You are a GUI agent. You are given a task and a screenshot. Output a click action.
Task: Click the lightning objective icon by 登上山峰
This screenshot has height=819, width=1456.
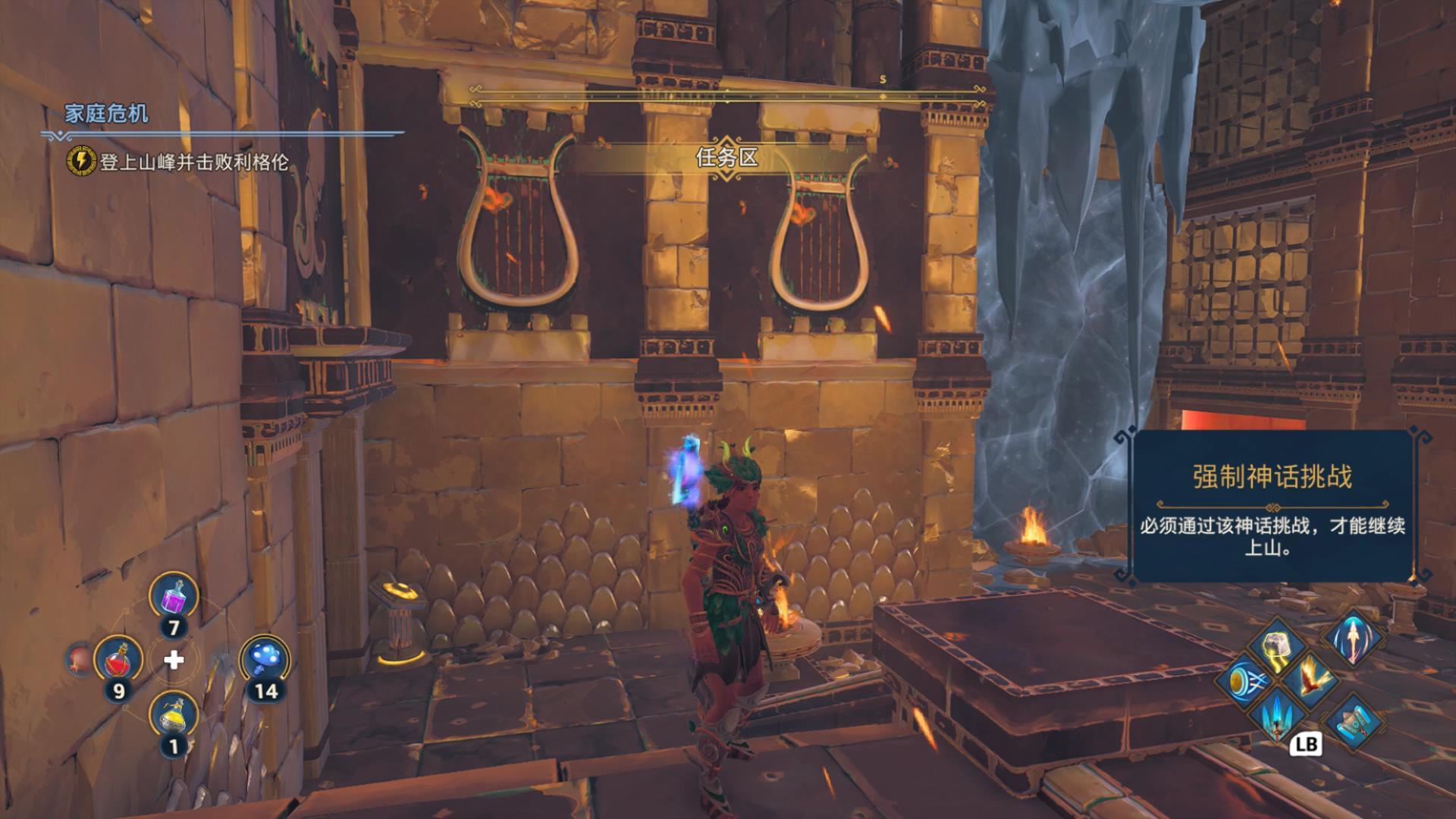click(x=80, y=161)
